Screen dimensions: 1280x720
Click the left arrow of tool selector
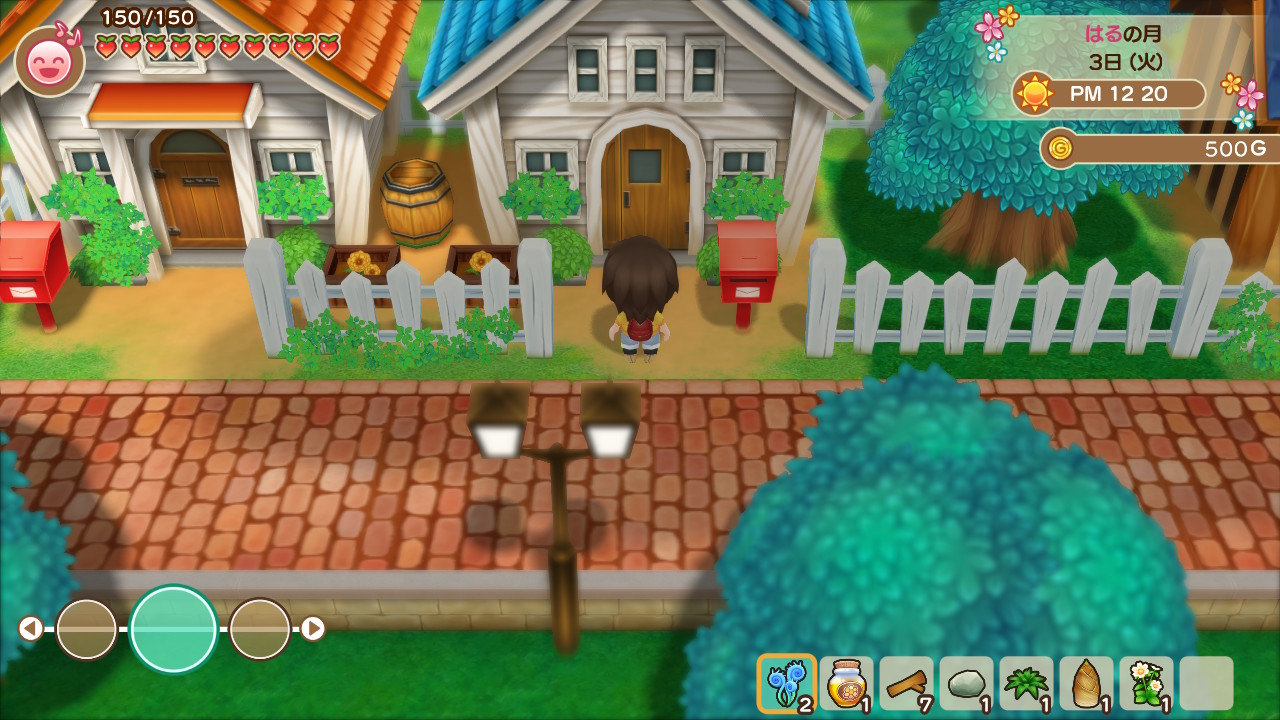pos(31,628)
